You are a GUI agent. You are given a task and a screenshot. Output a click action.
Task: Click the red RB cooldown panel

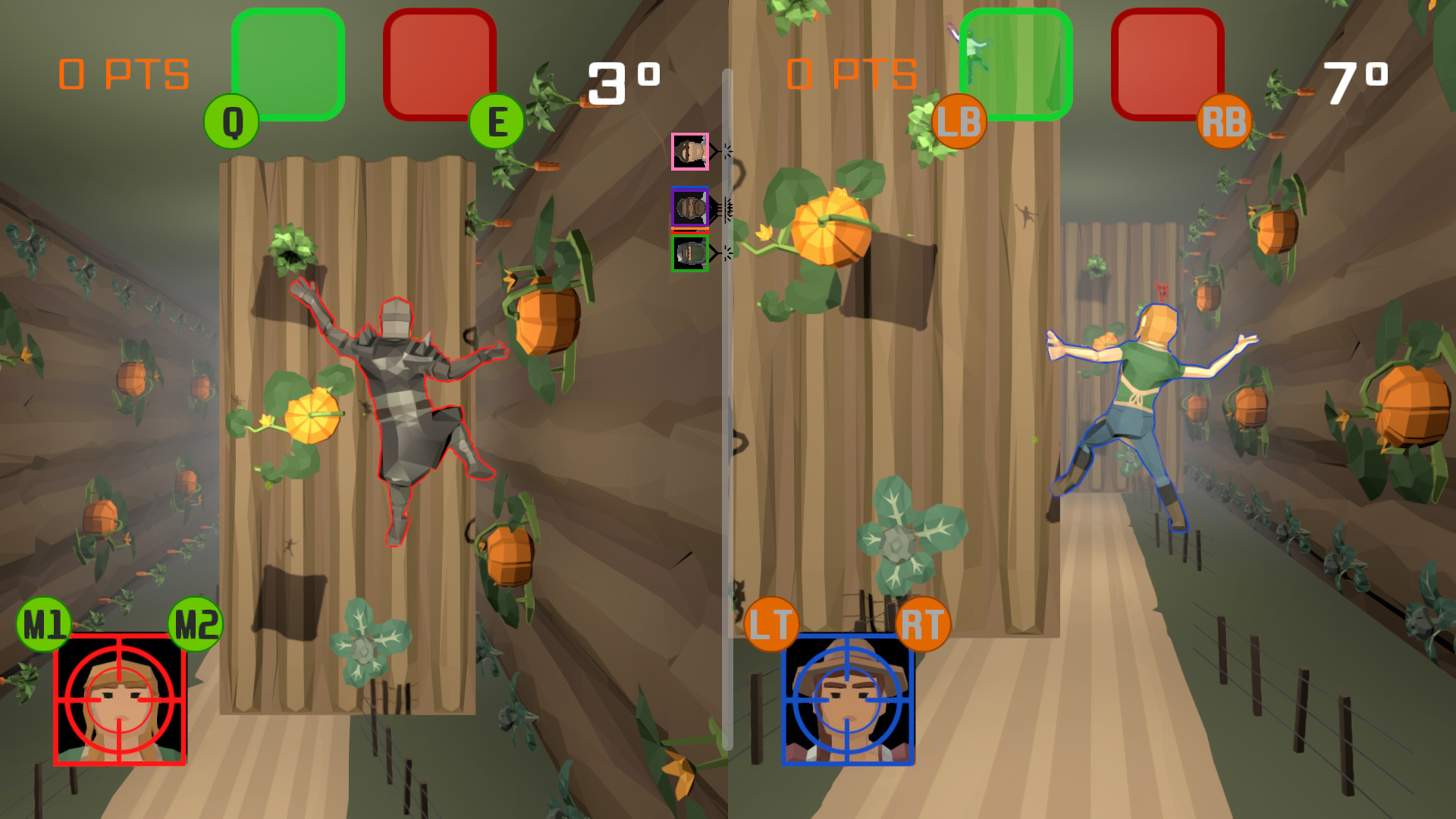tap(1169, 64)
